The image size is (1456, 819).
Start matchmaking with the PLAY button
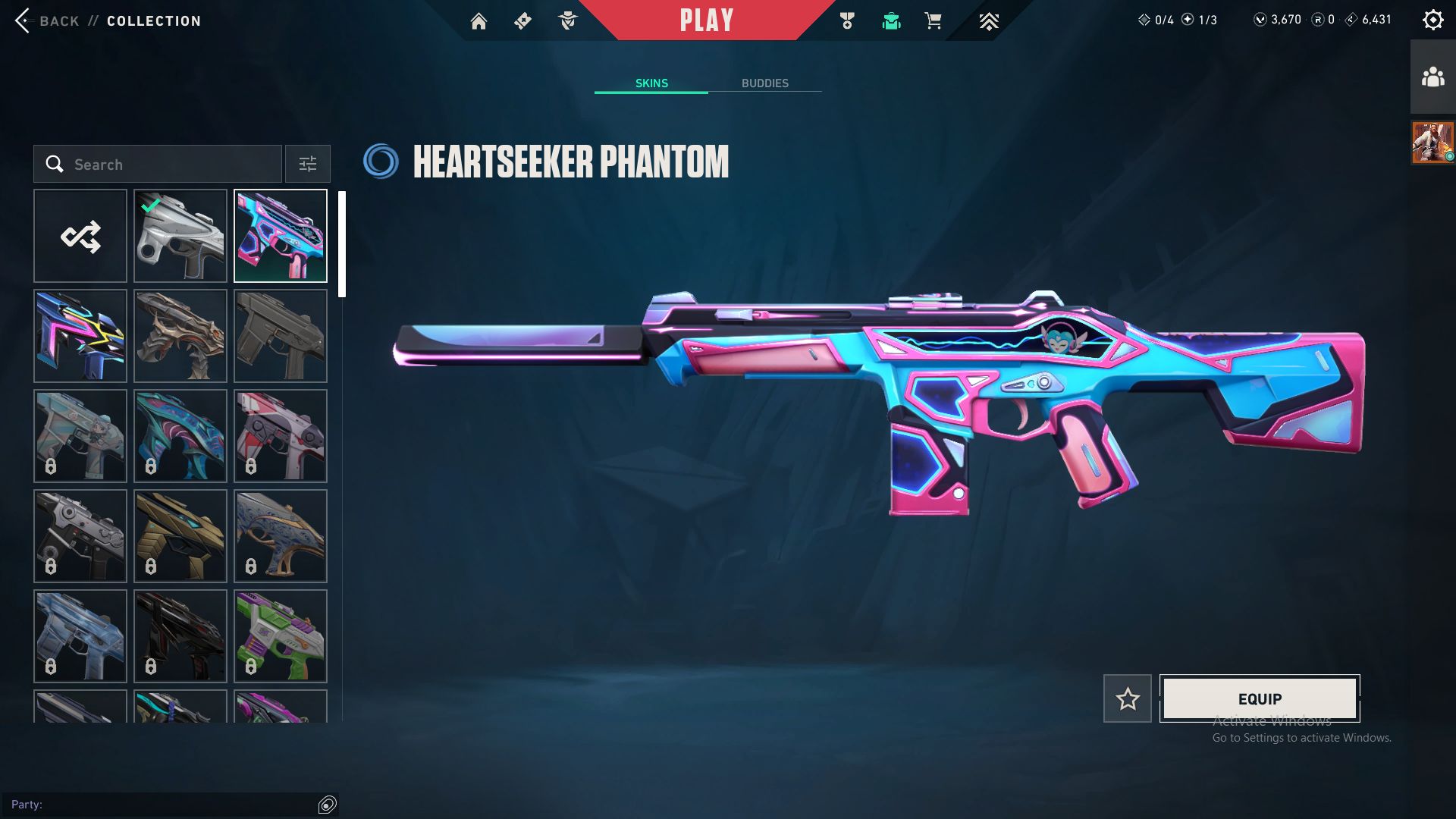pos(706,20)
